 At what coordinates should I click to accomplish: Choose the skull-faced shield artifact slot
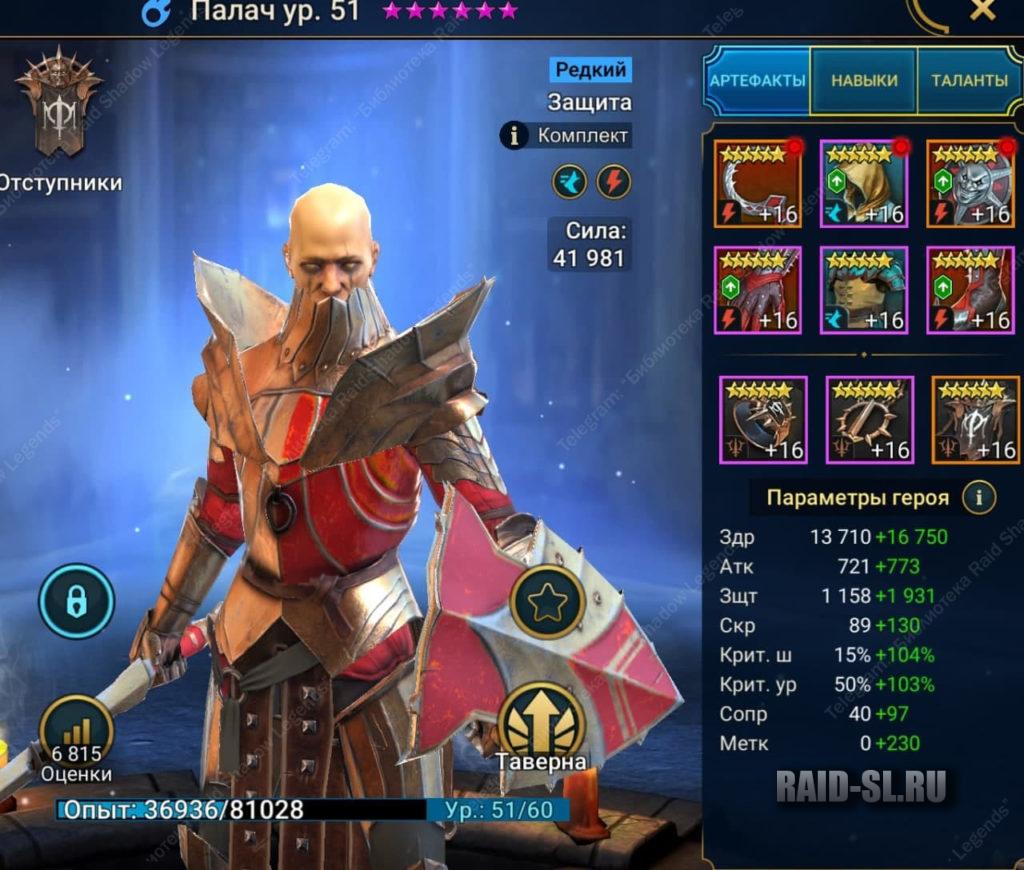click(970, 183)
